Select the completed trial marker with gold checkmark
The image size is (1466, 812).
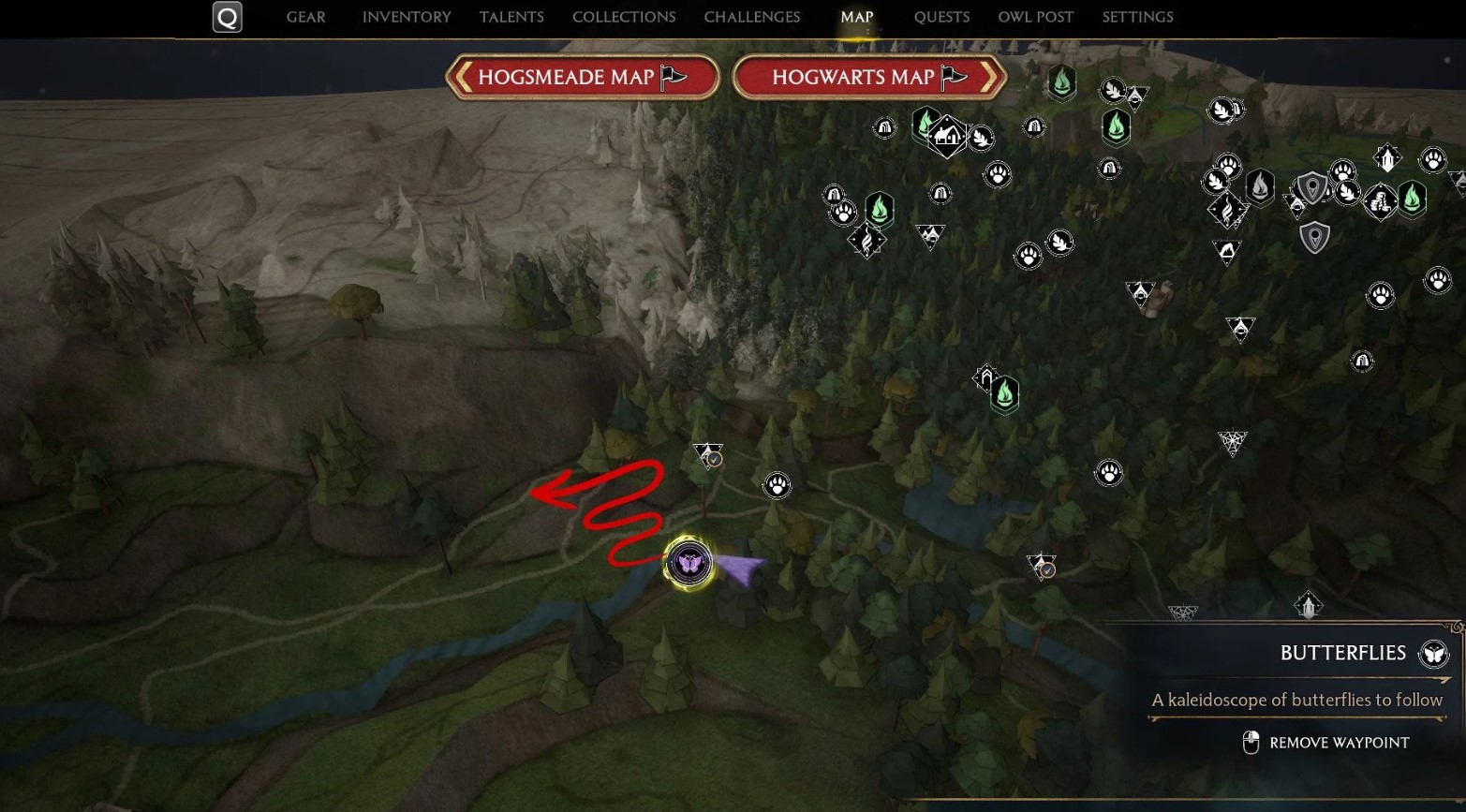pyautogui.click(x=1043, y=568)
